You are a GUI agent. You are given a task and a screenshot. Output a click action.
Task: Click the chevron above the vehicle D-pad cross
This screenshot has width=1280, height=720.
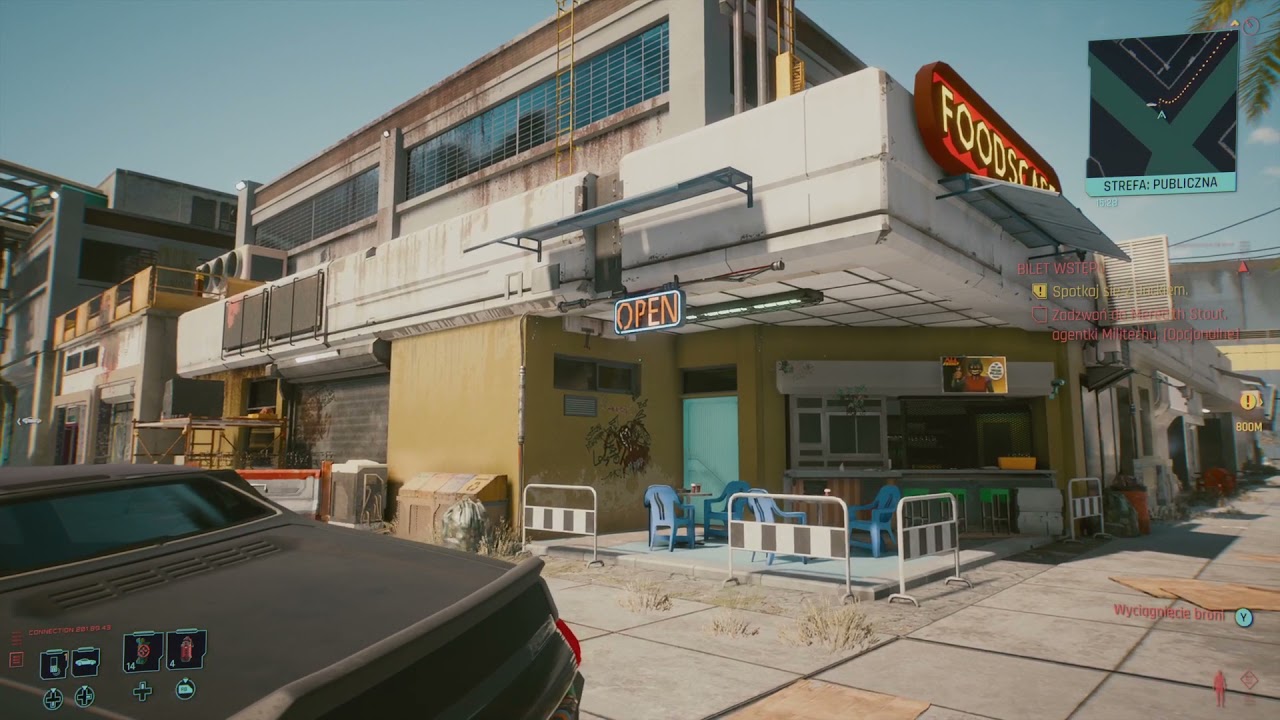click(84, 688)
